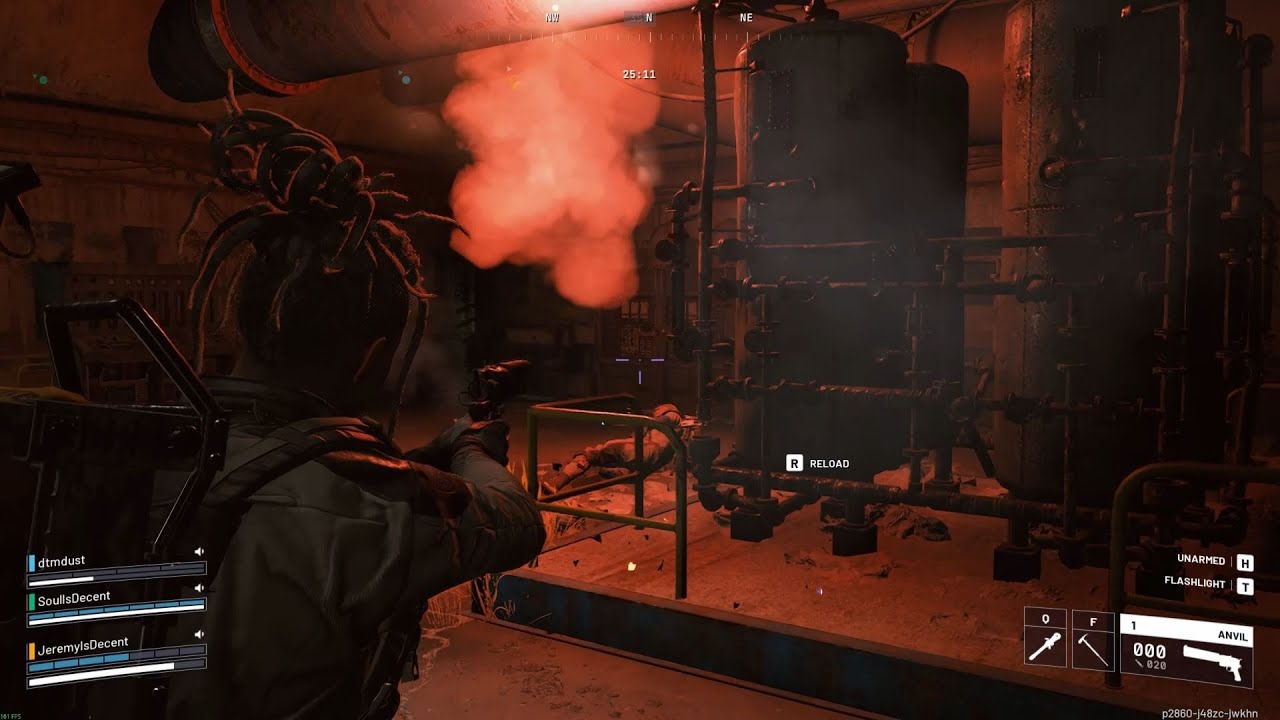Select the ANVIL revolver weapon slot
This screenshot has height=720, width=1280.
pos(1186,651)
